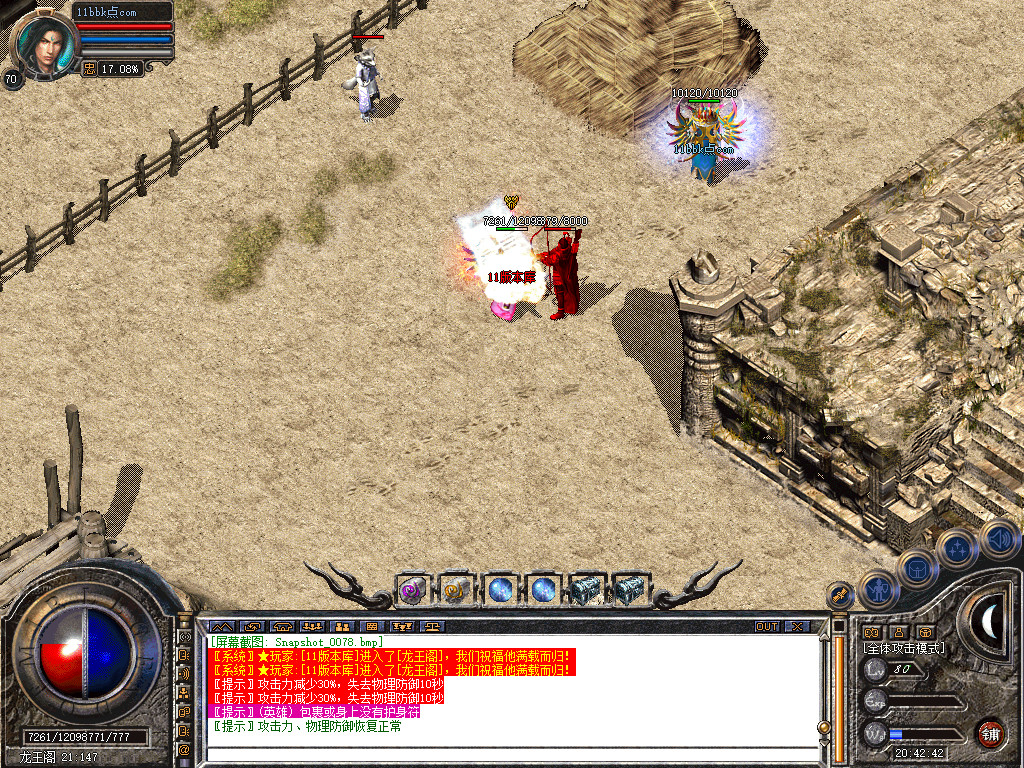Click the 忠 loyalty icon under the hero bars
The height and width of the screenshot is (768, 1024).
point(89,69)
